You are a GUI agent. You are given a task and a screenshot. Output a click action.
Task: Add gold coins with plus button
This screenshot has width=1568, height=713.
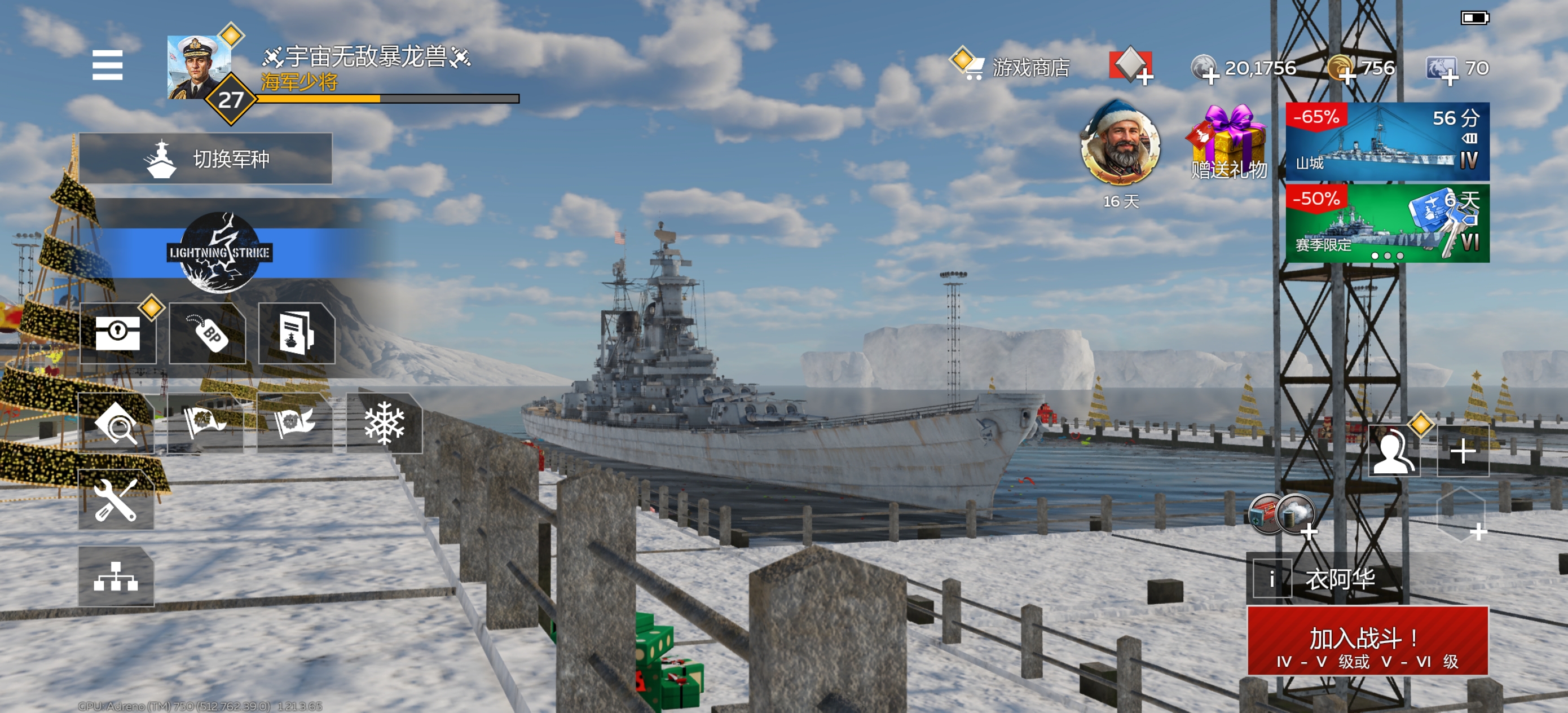[x=1346, y=76]
